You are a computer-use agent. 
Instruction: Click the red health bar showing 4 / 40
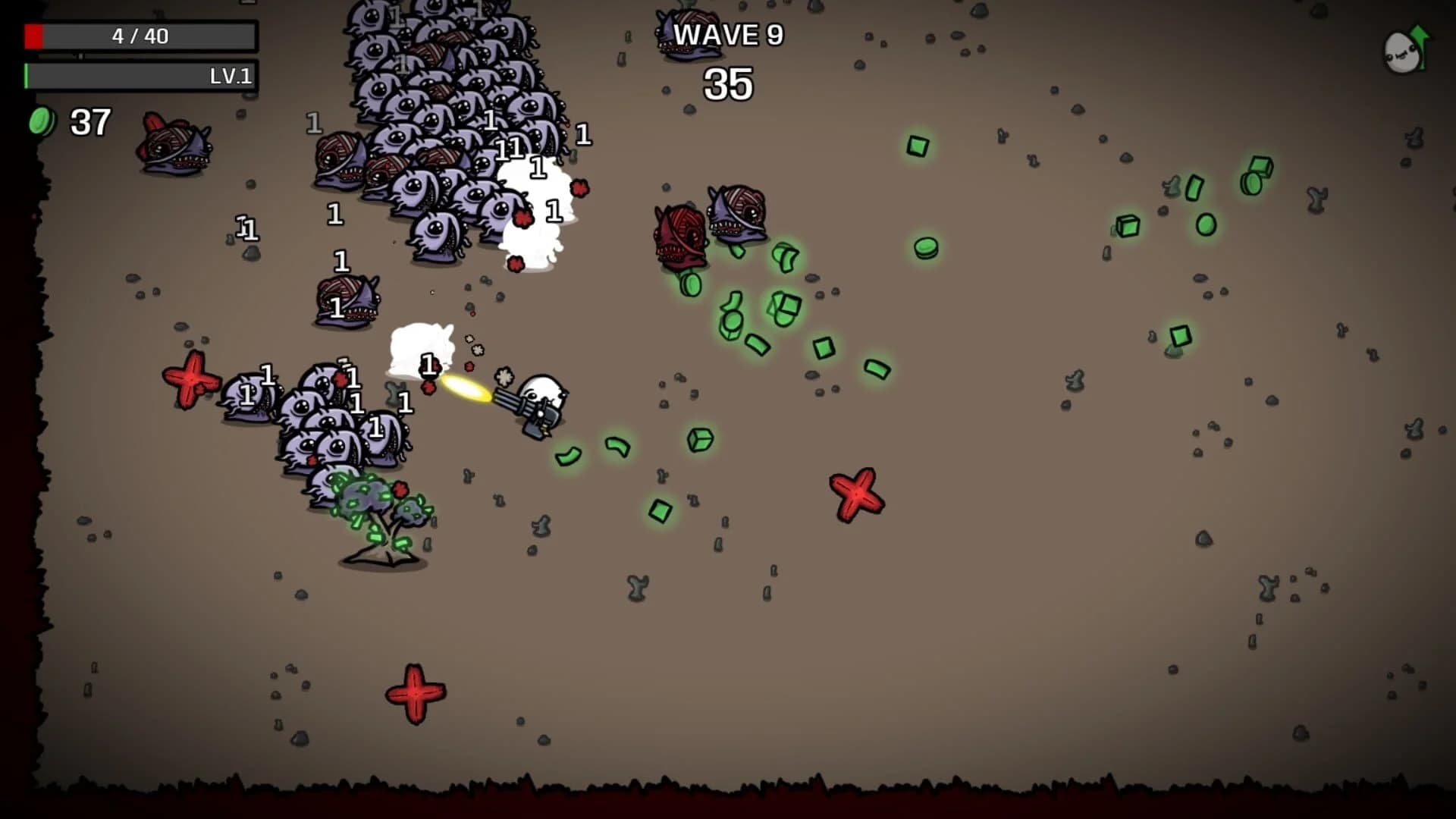coord(140,35)
